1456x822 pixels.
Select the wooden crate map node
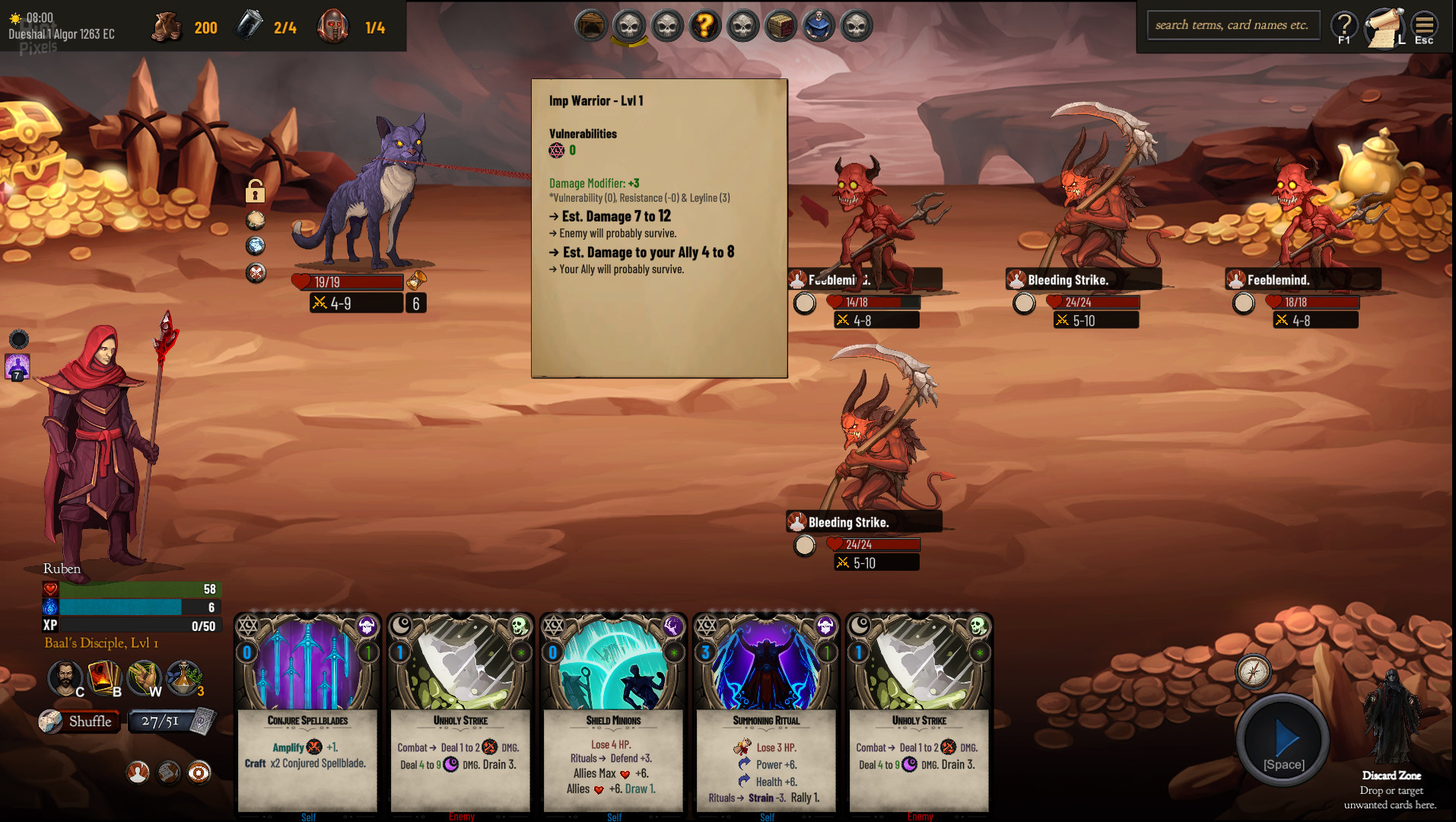[x=780, y=27]
